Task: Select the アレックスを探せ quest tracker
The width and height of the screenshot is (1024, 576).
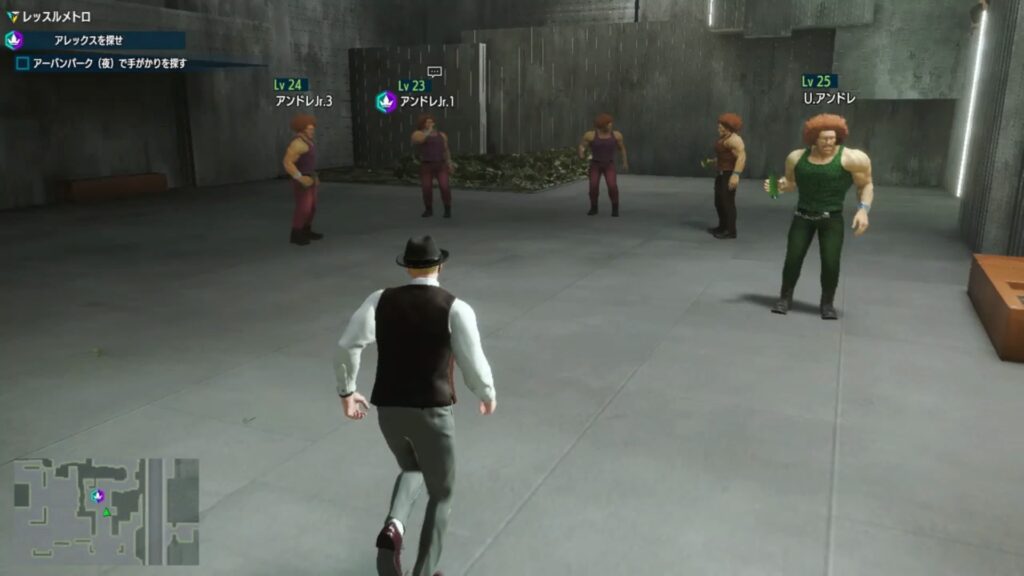Action: click(x=96, y=40)
